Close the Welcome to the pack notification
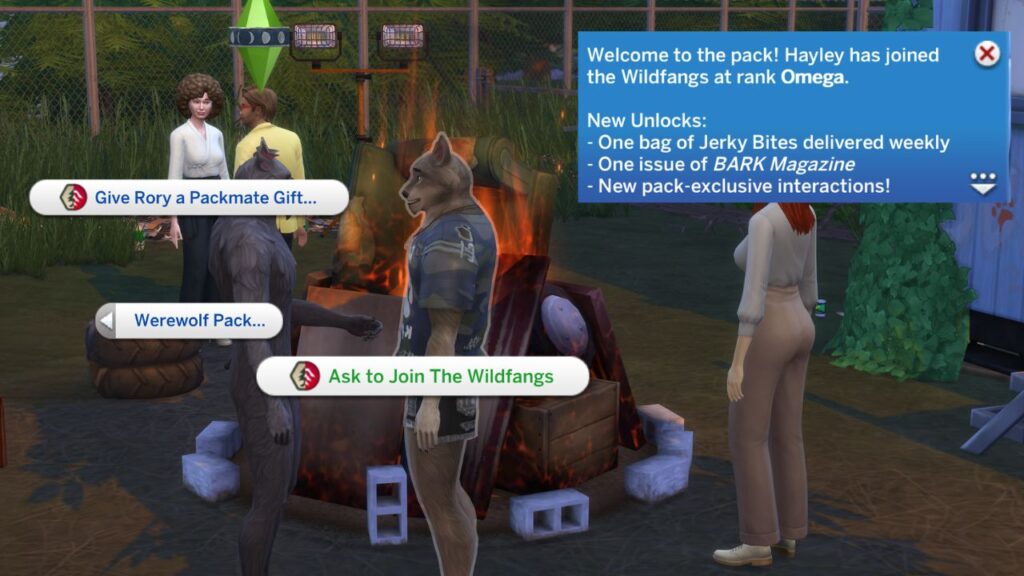Screen dimensions: 1024x576 [986, 54]
